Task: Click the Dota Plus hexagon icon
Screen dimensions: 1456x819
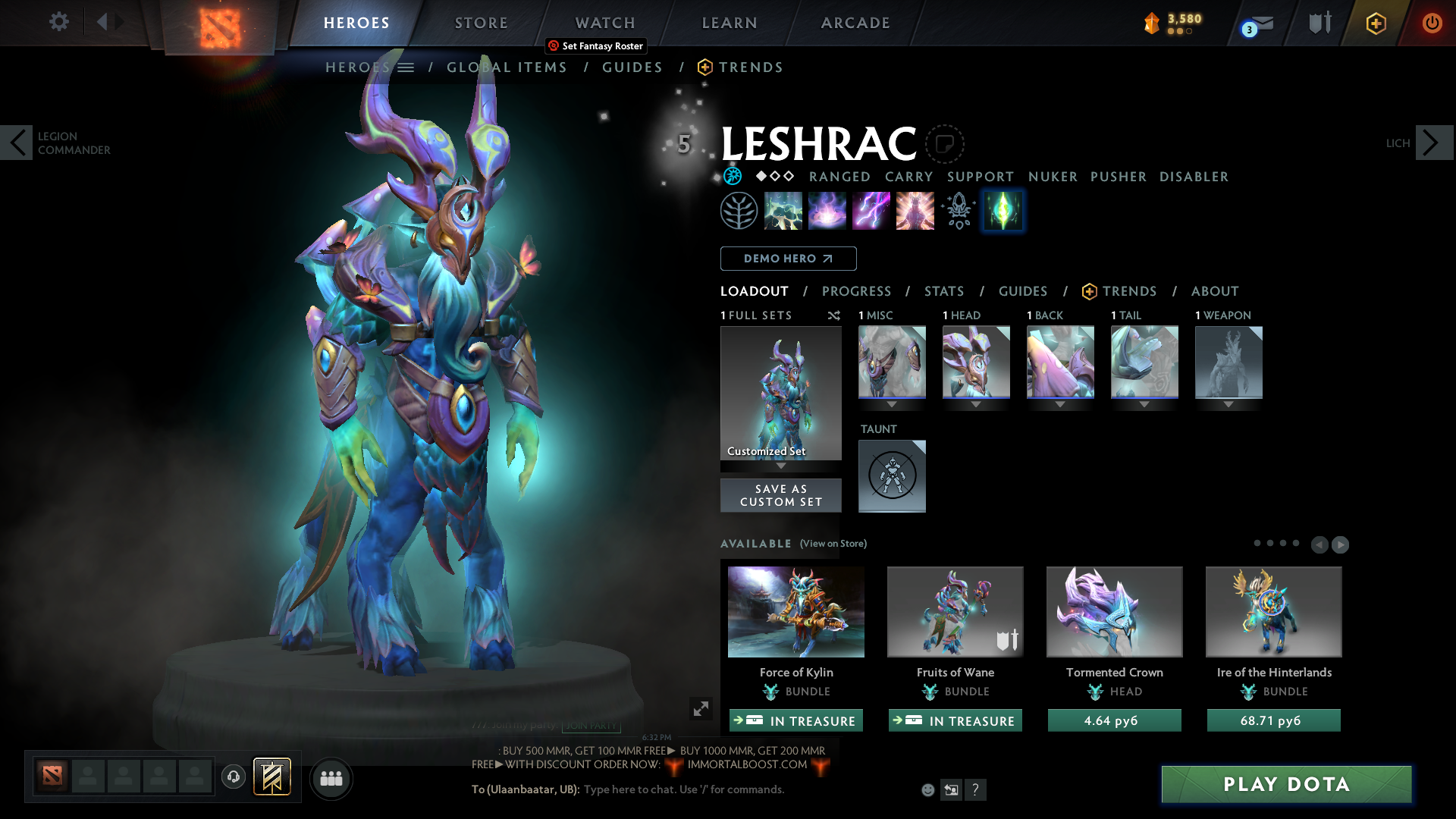Action: [1376, 24]
